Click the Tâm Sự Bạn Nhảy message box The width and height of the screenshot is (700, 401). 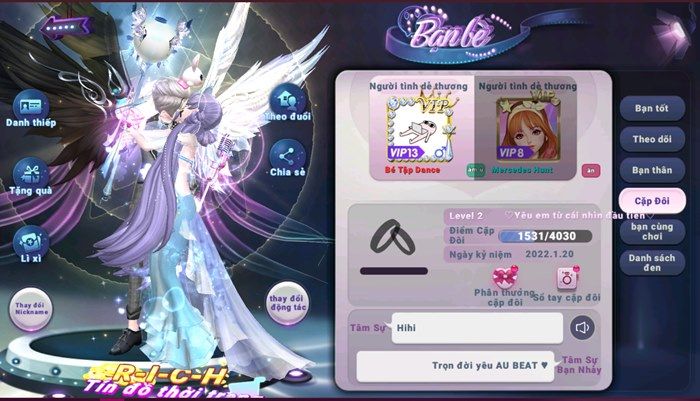click(455, 365)
